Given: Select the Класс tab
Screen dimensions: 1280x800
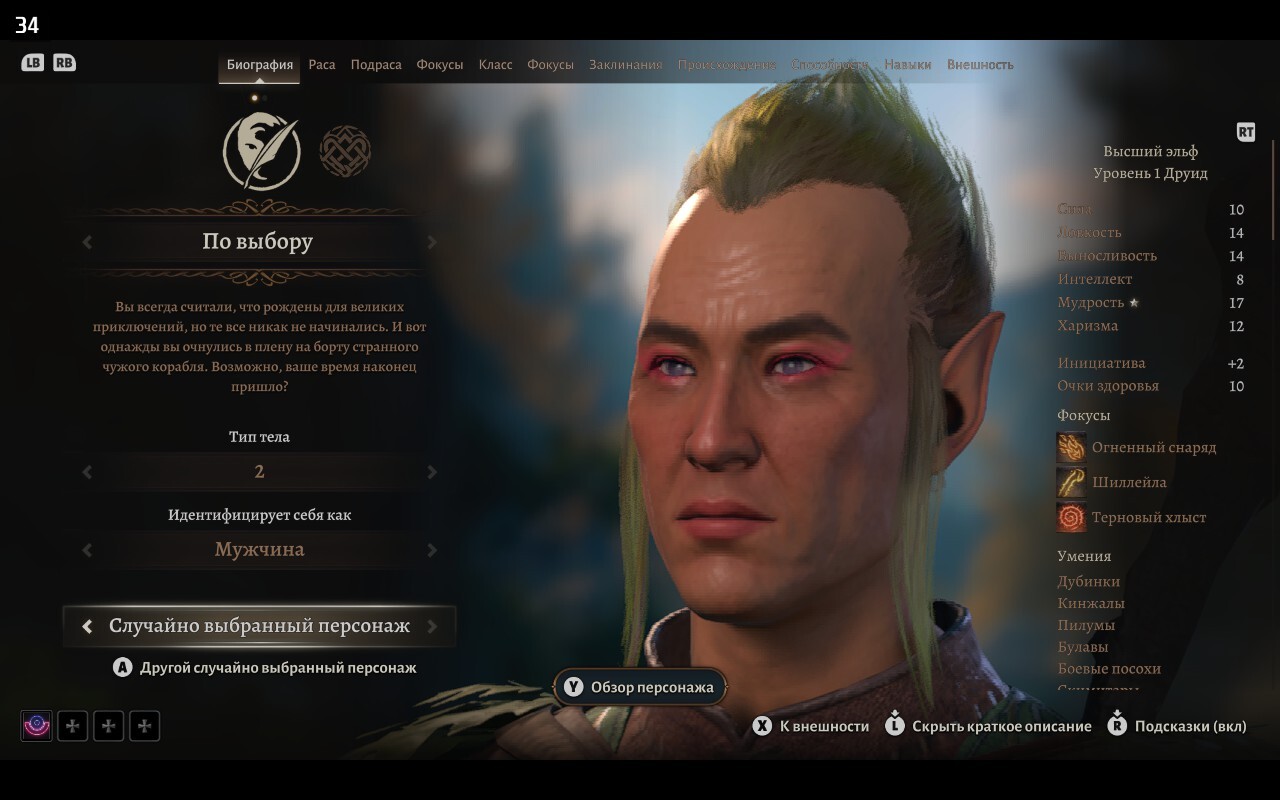Looking at the screenshot, I should (x=495, y=65).
